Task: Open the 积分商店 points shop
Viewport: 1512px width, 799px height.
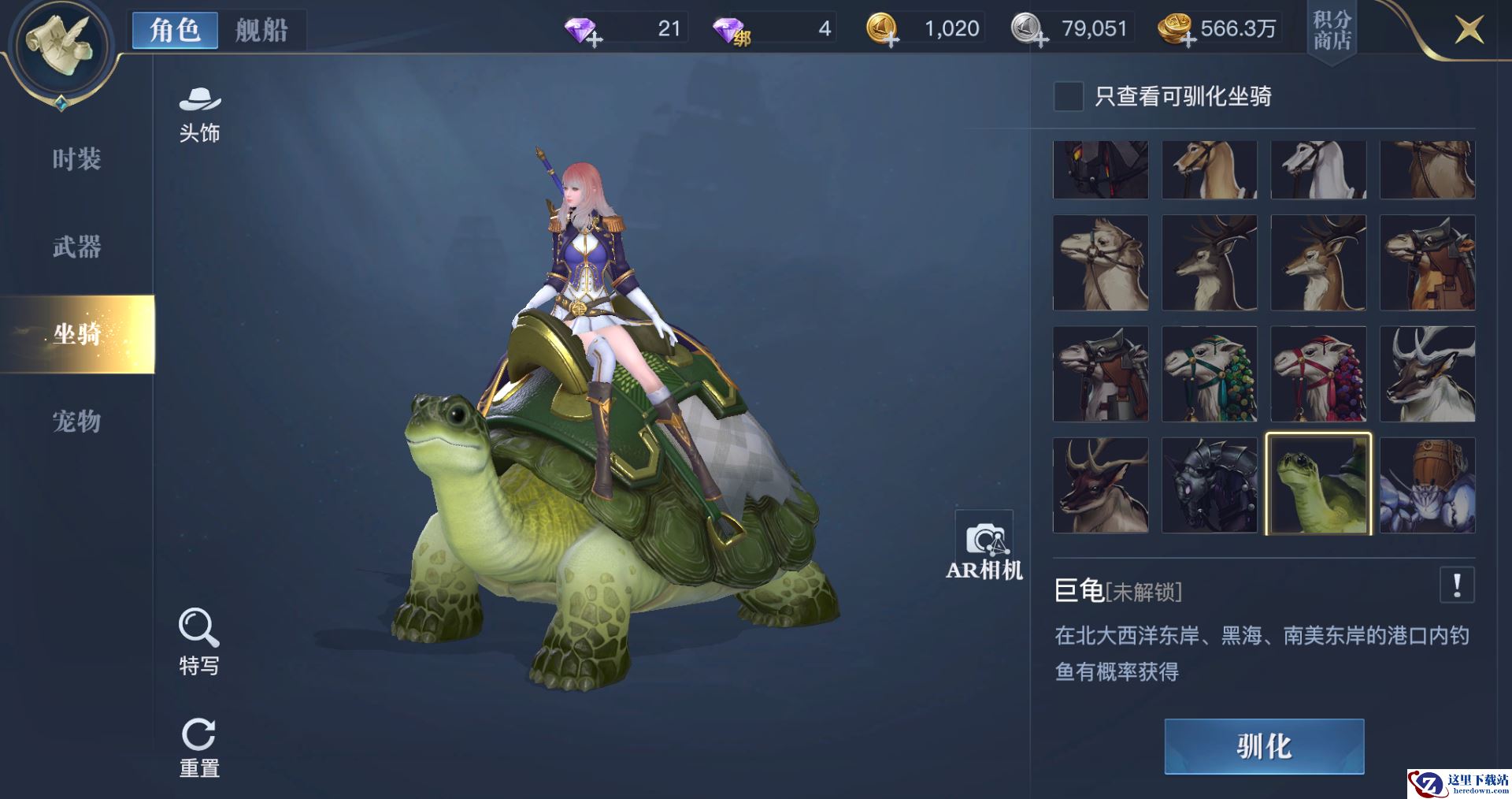Action: click(1332, 31)
